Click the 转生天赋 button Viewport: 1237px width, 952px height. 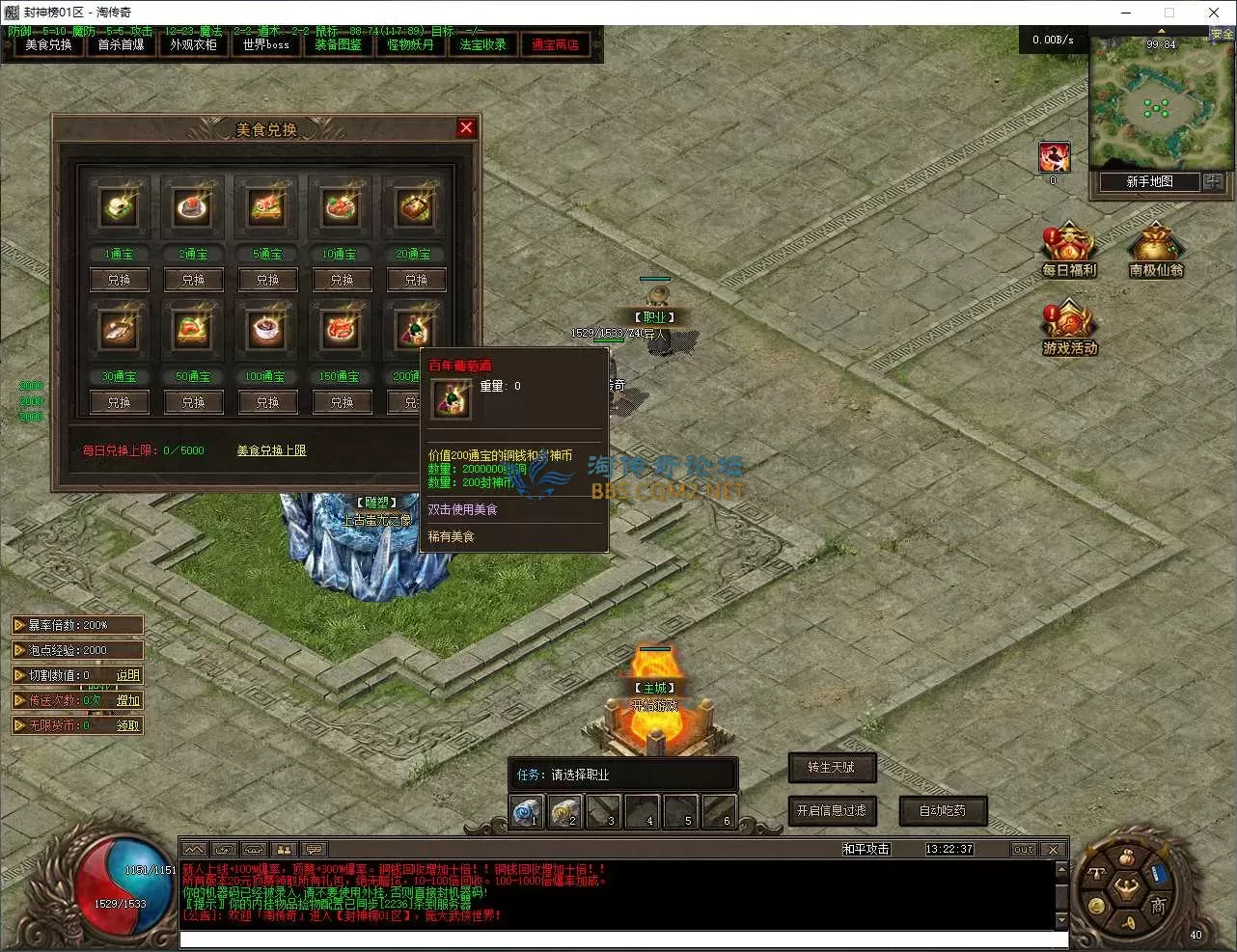click(831, 768)
